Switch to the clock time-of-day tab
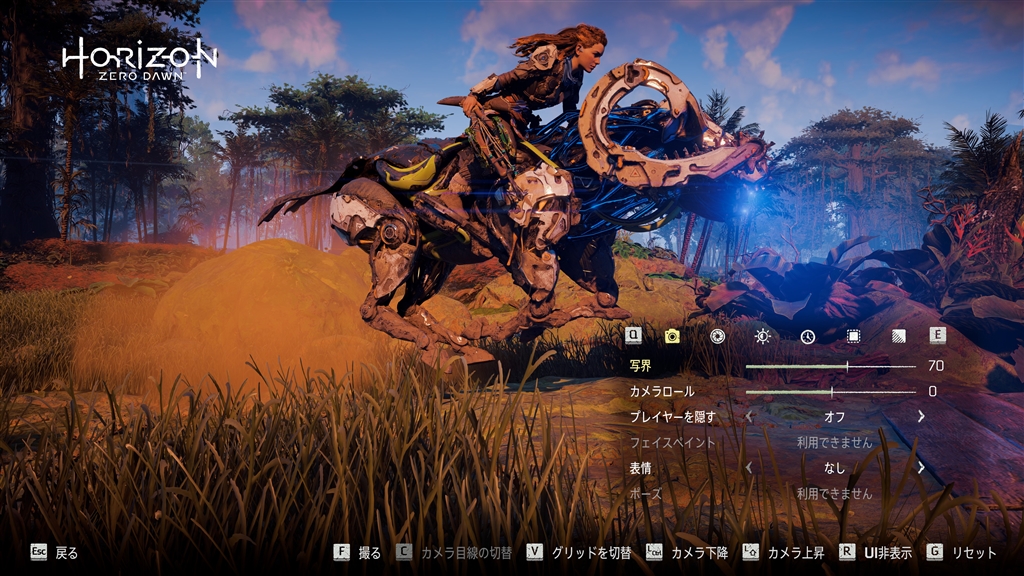This screenshot has width=1024, height=576. (808, 336)
